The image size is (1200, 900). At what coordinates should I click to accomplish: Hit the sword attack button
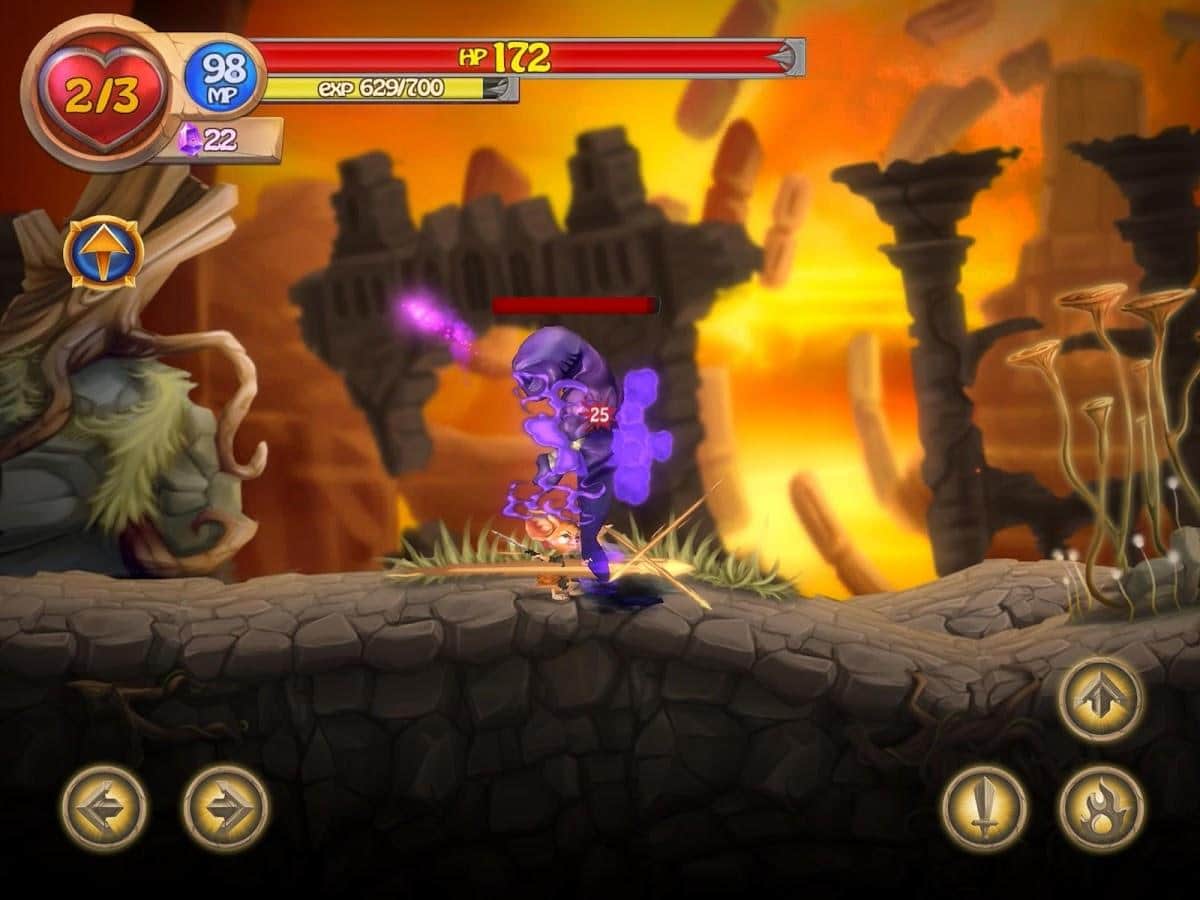(985, 808)
